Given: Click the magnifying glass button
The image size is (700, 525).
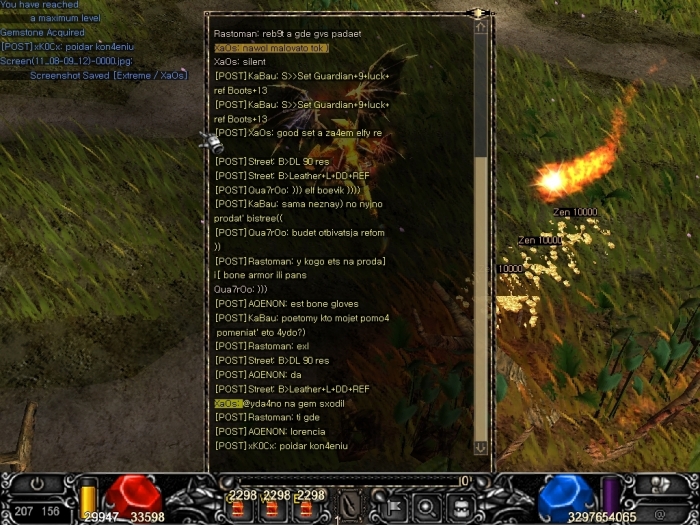Looking at the screenshot, I should [425, 507].
